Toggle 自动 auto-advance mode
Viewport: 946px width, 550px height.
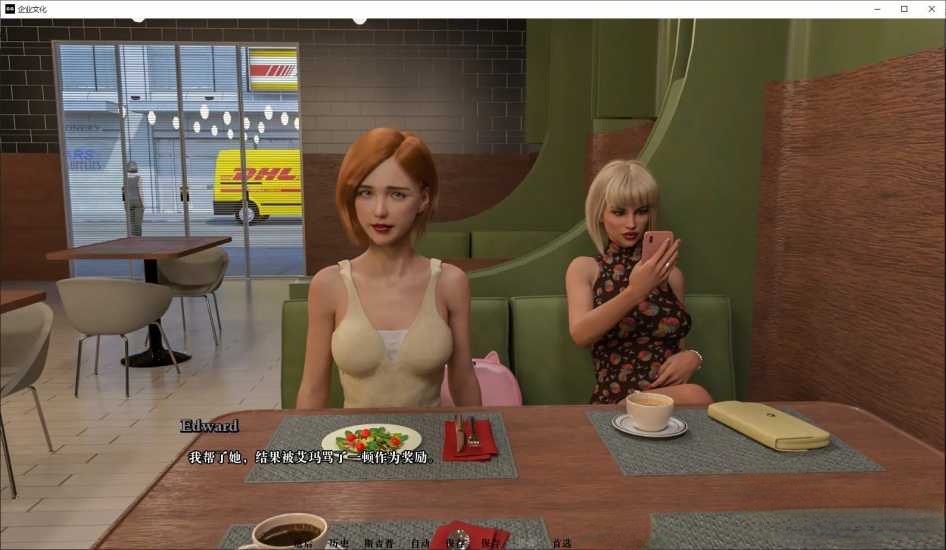pos(420,543)
